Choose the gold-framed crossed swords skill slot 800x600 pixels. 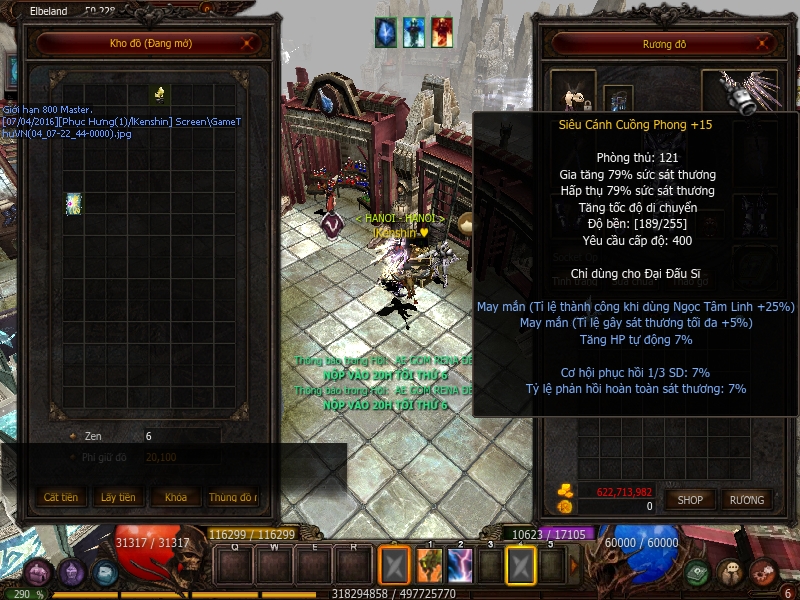[x=521, y=566]
